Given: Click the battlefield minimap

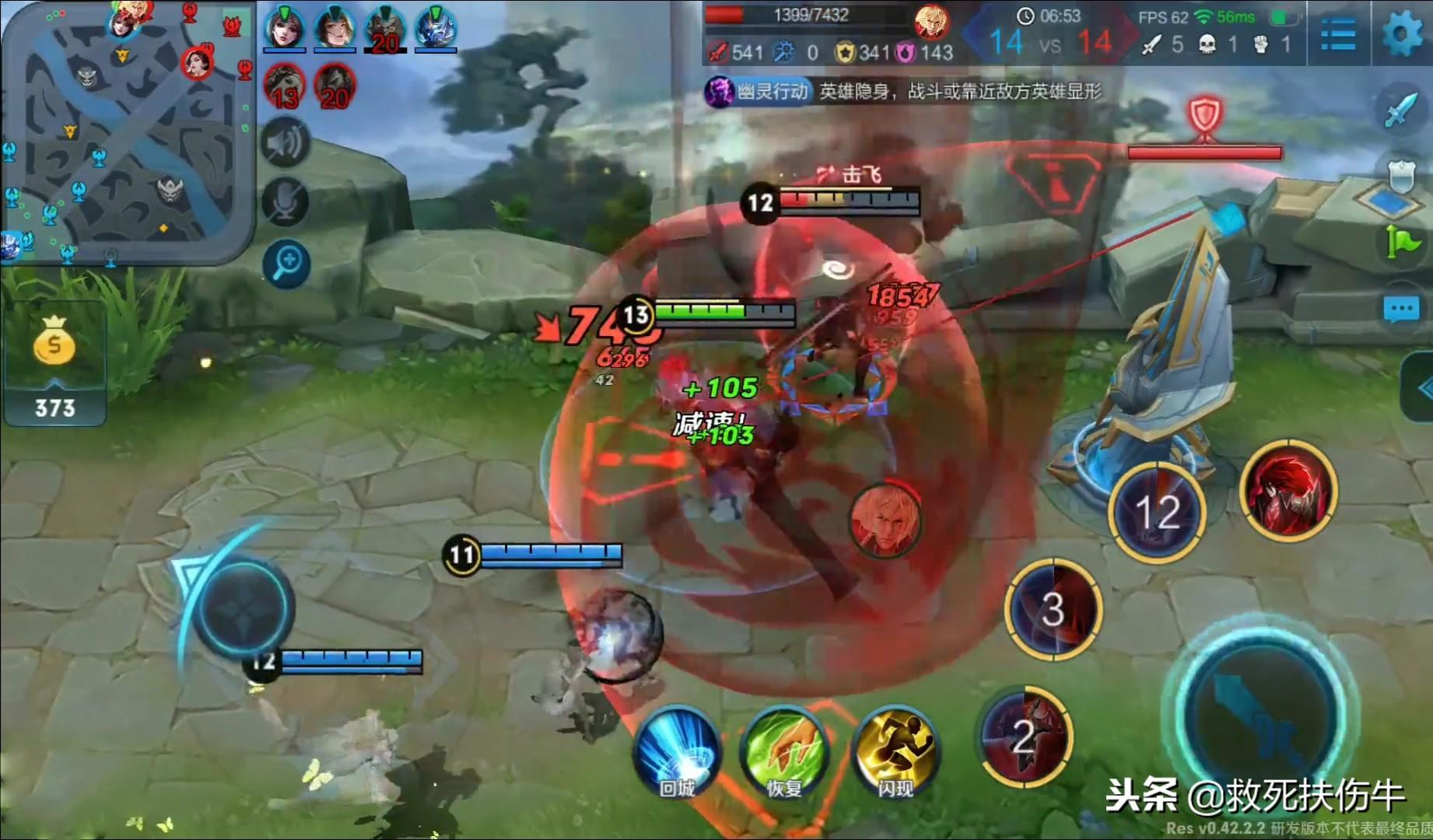Looking at the screenshot, I should (128, 132).
